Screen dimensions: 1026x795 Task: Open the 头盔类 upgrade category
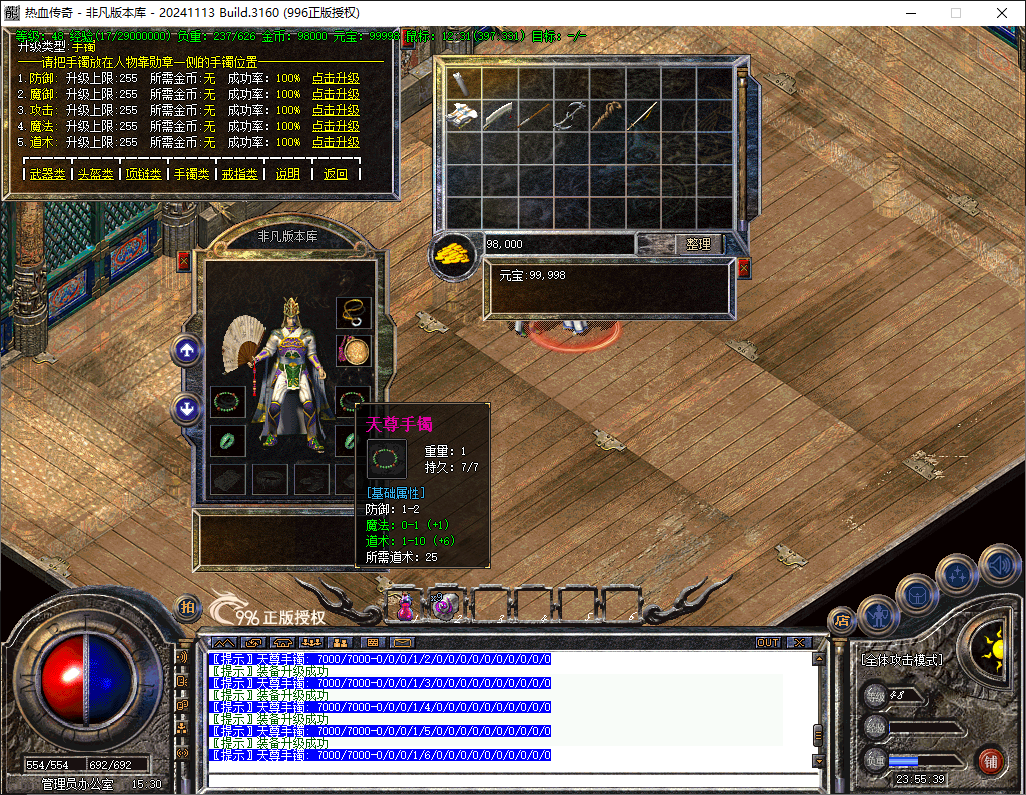pos(96,174)
